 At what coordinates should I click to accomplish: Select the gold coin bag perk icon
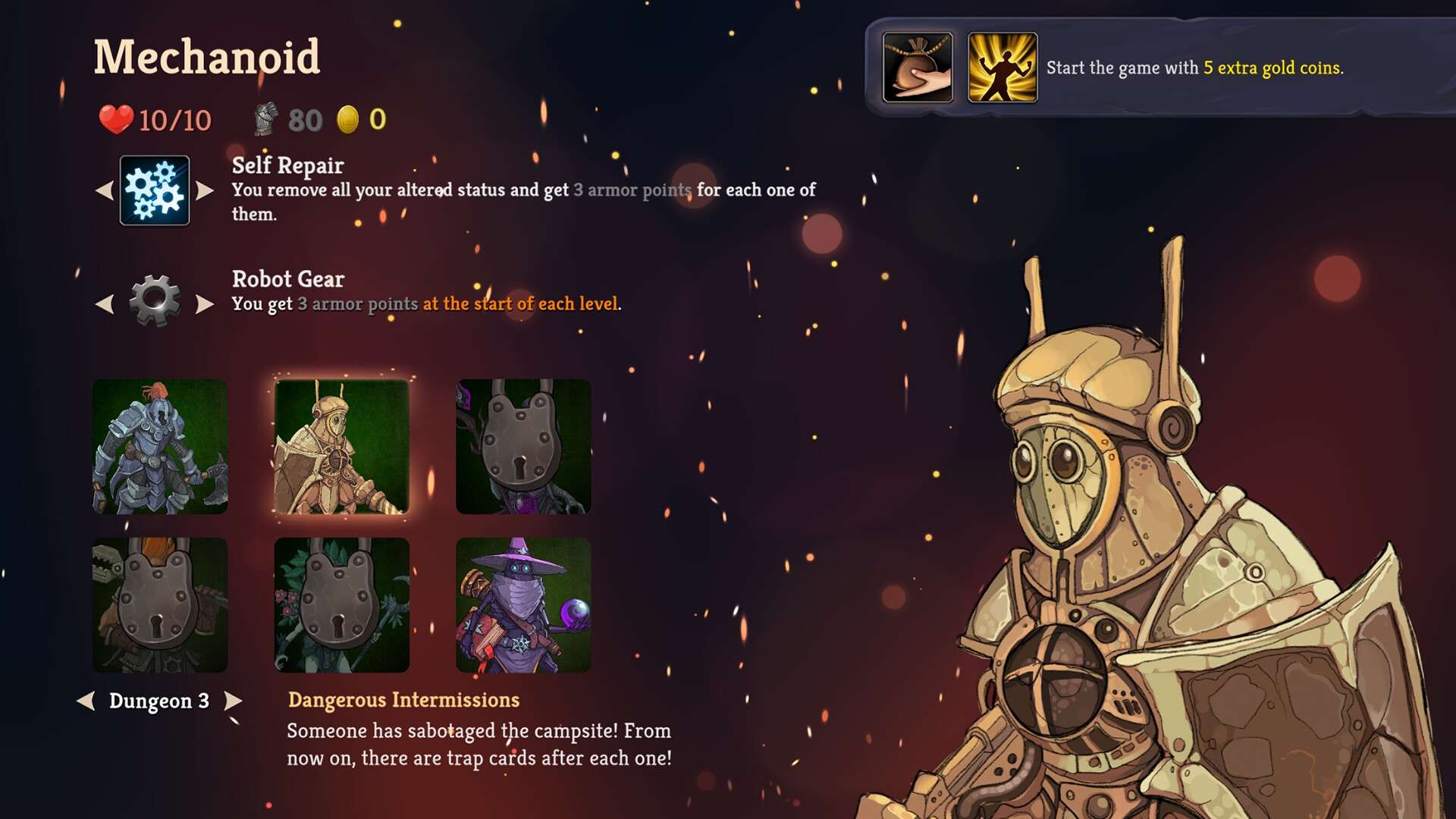pos(918,67)
